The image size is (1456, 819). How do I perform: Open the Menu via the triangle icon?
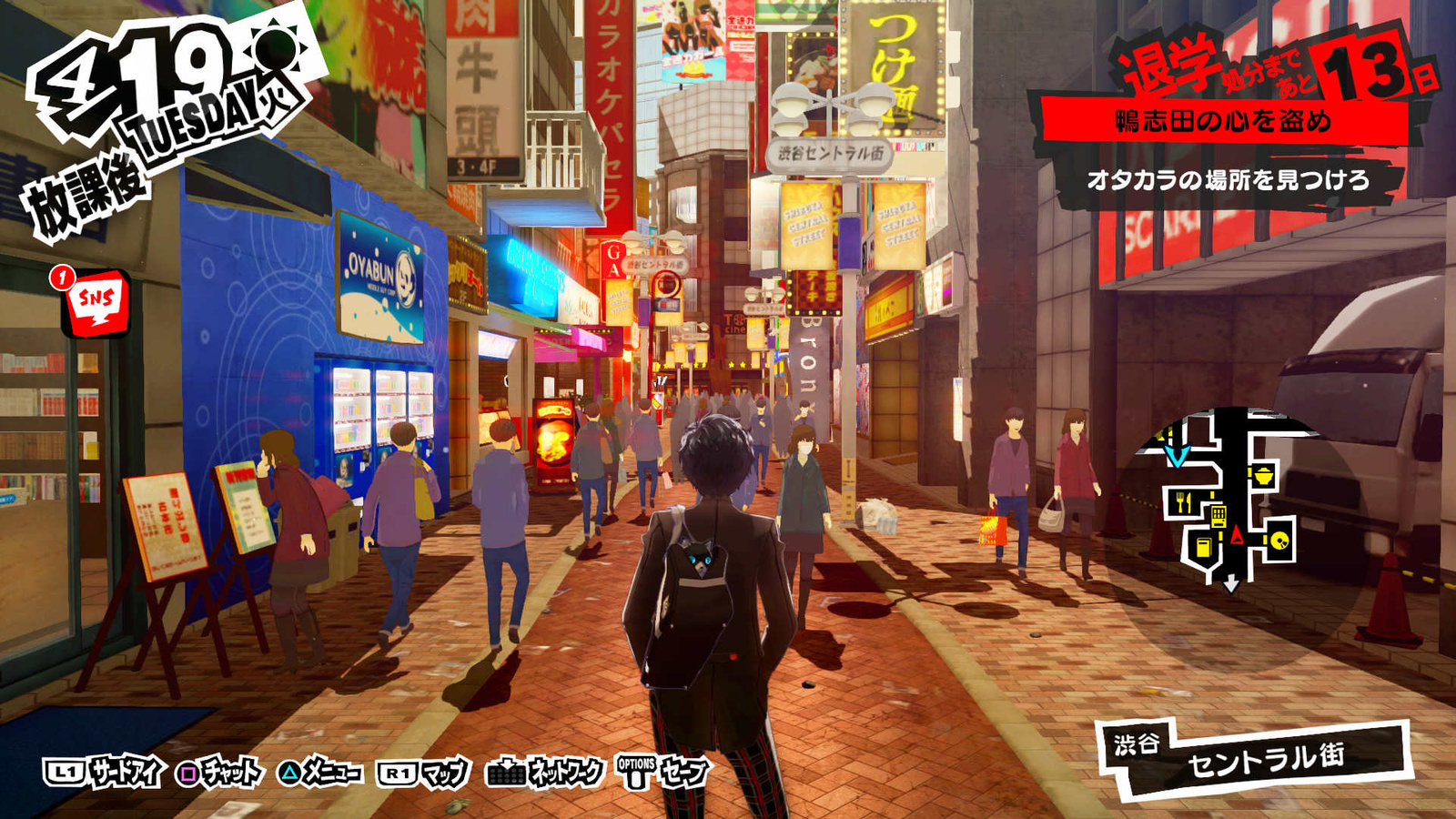(291, 773)
